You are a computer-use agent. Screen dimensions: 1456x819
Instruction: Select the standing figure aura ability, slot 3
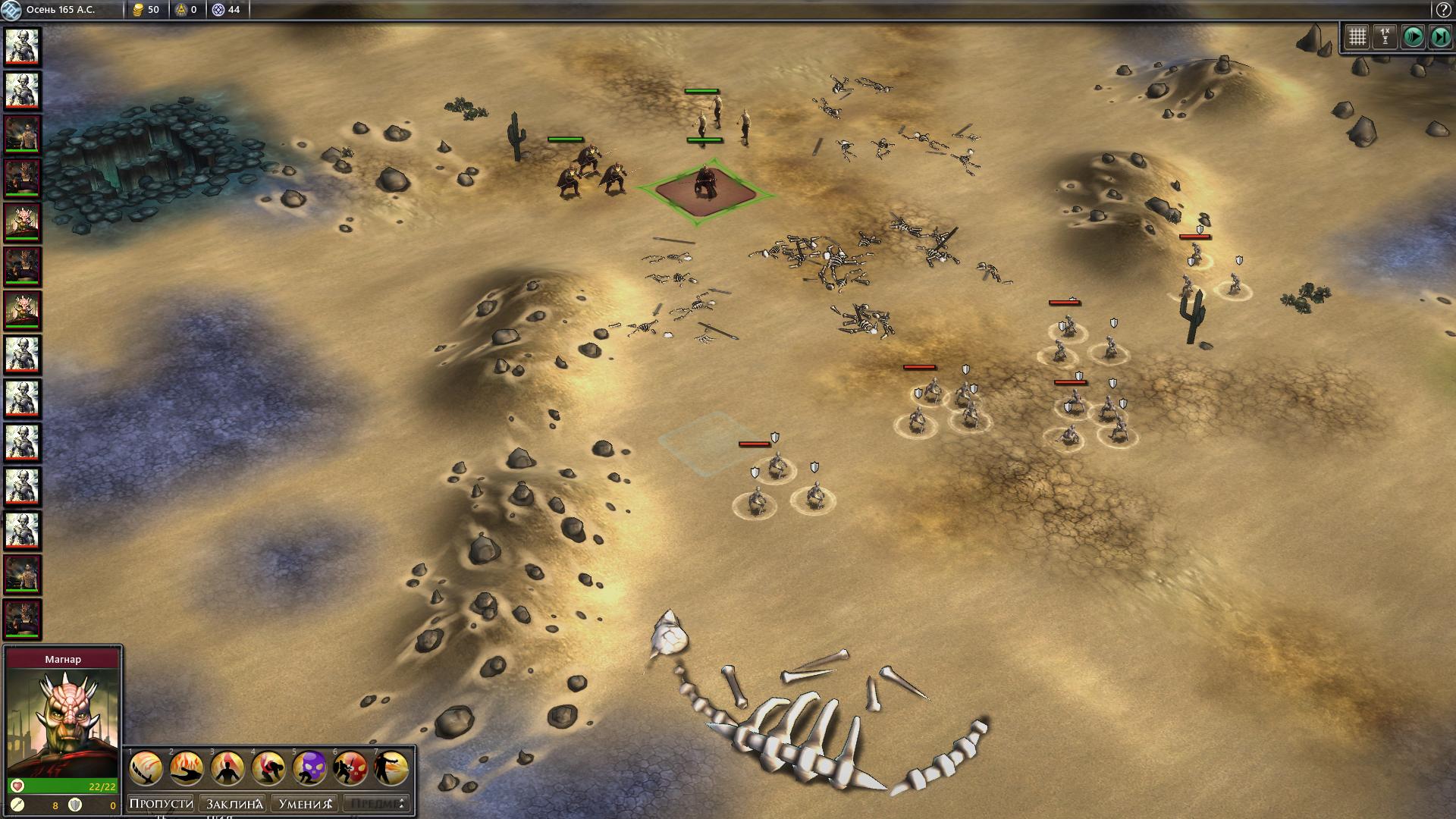227,769
